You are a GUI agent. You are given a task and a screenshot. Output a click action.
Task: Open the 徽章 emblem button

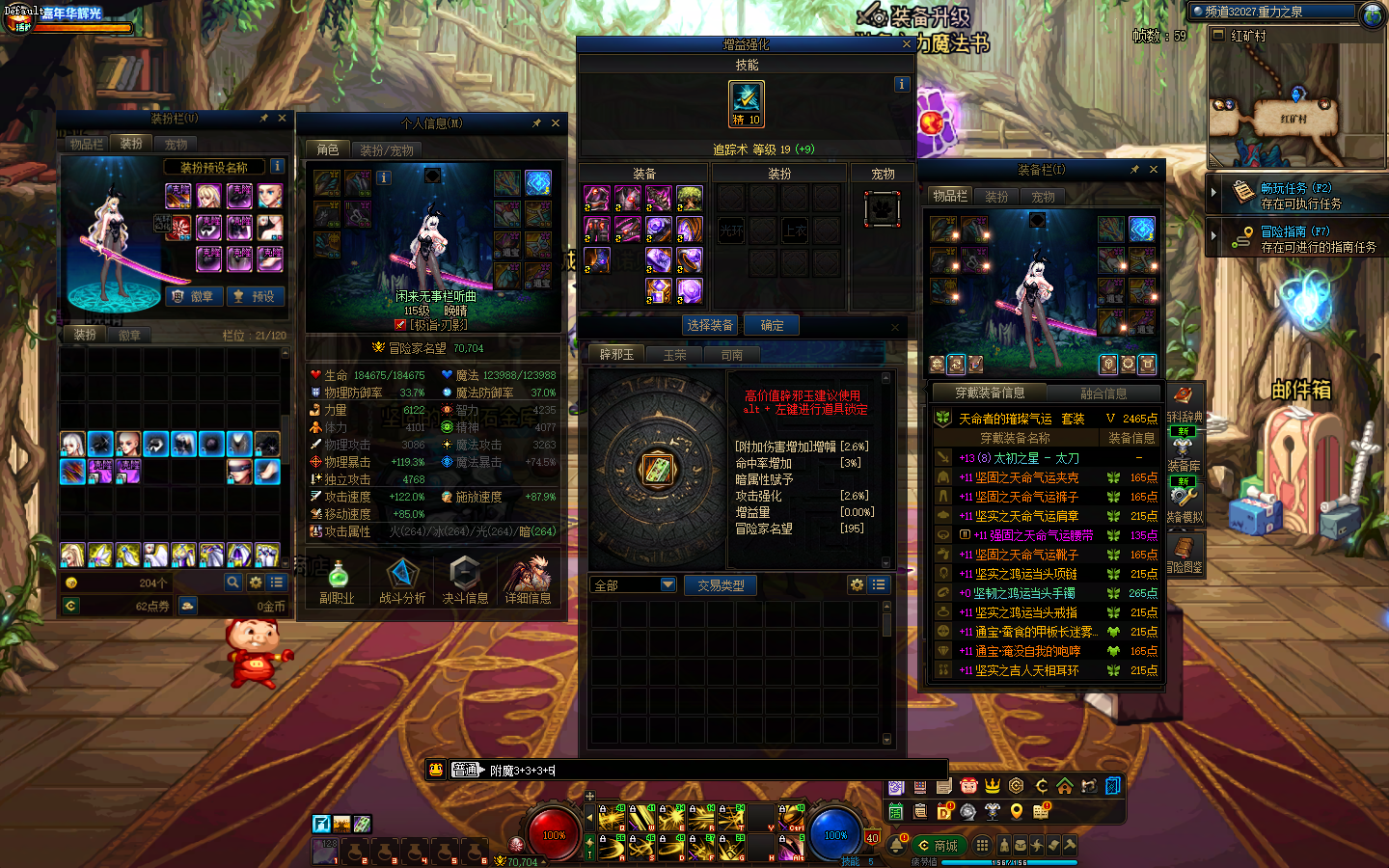(194, 297)
